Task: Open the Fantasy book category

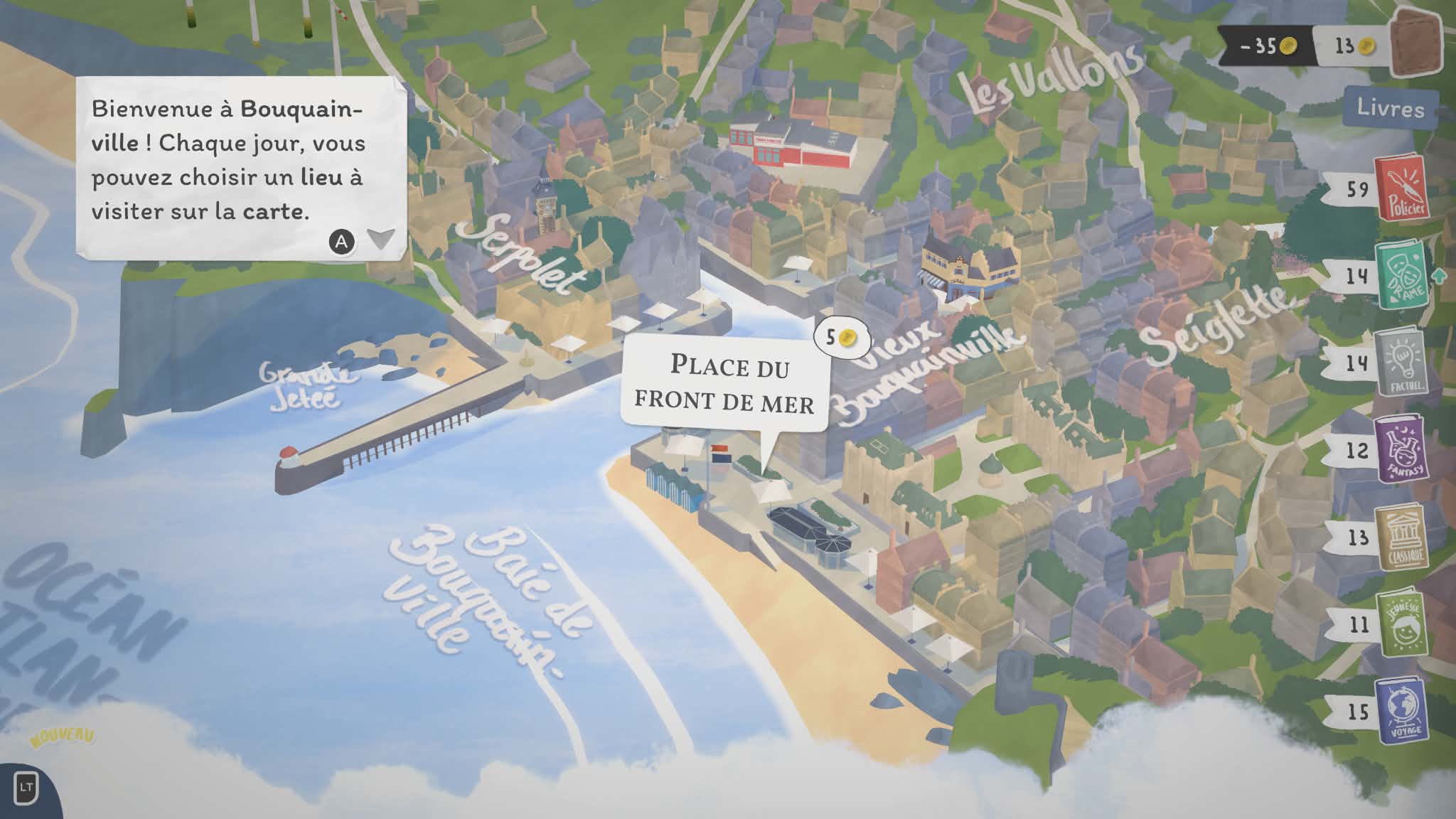Action: coord(1400,450)
